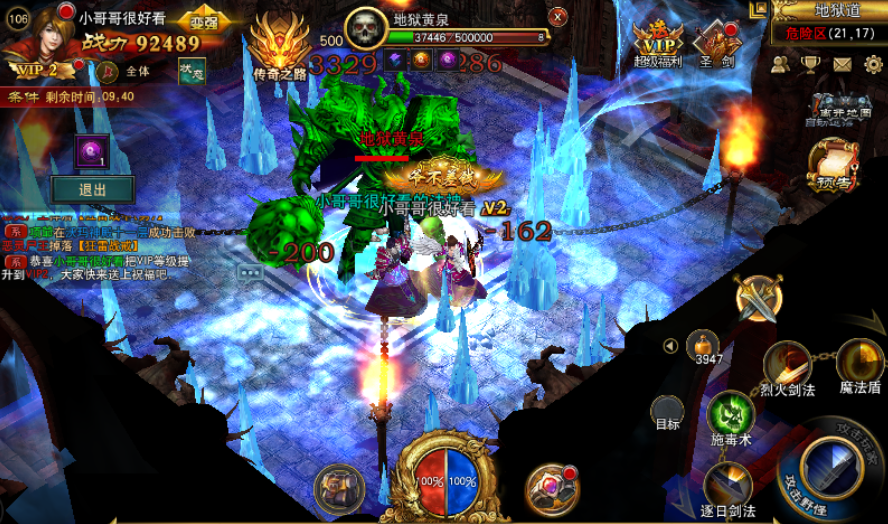Open the 圣剑 holy sword event
Image resolution: width=888 pixels, height=524 pixels.
(718, 42)
